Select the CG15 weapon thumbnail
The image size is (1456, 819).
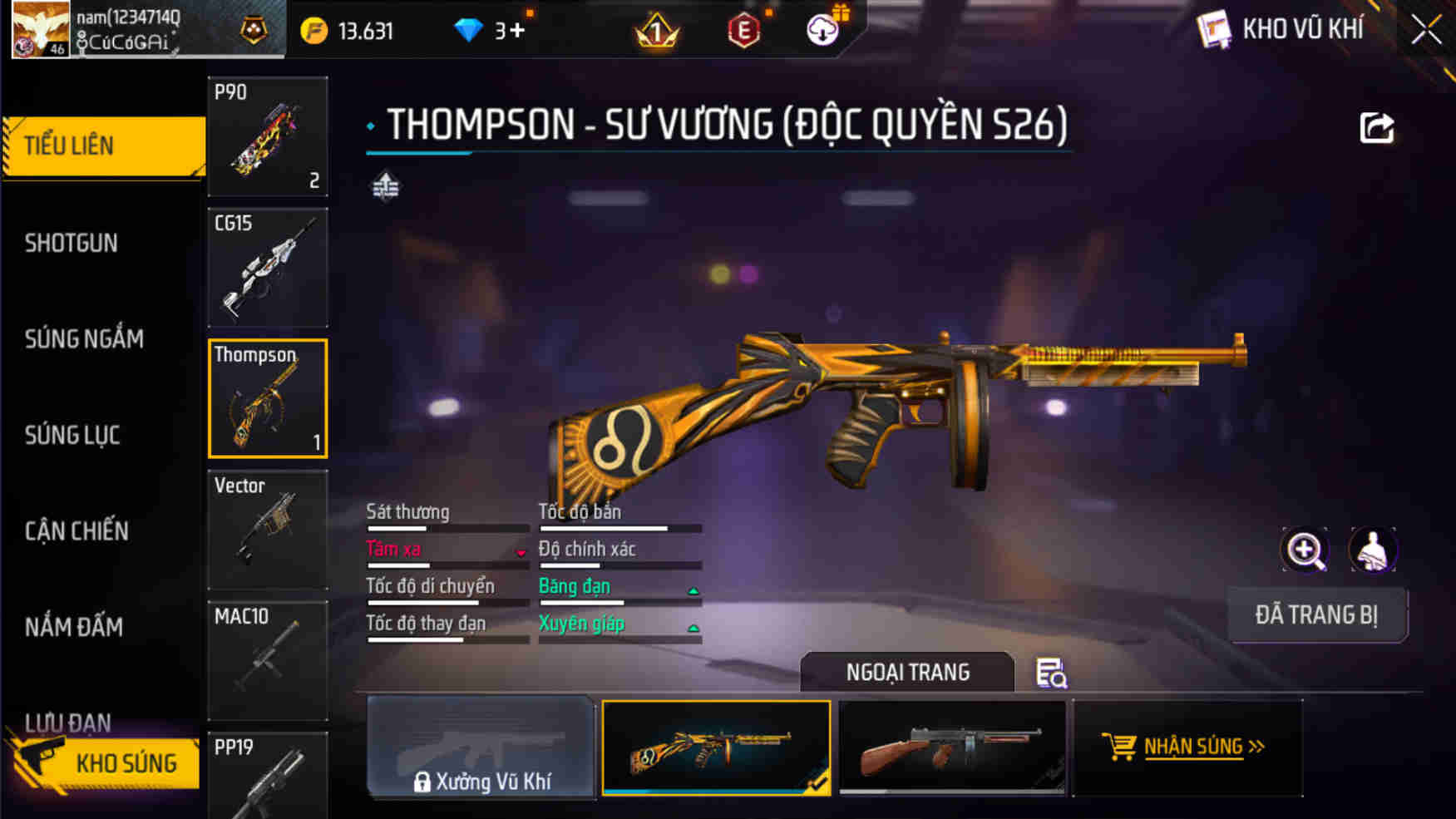(268, 266)
